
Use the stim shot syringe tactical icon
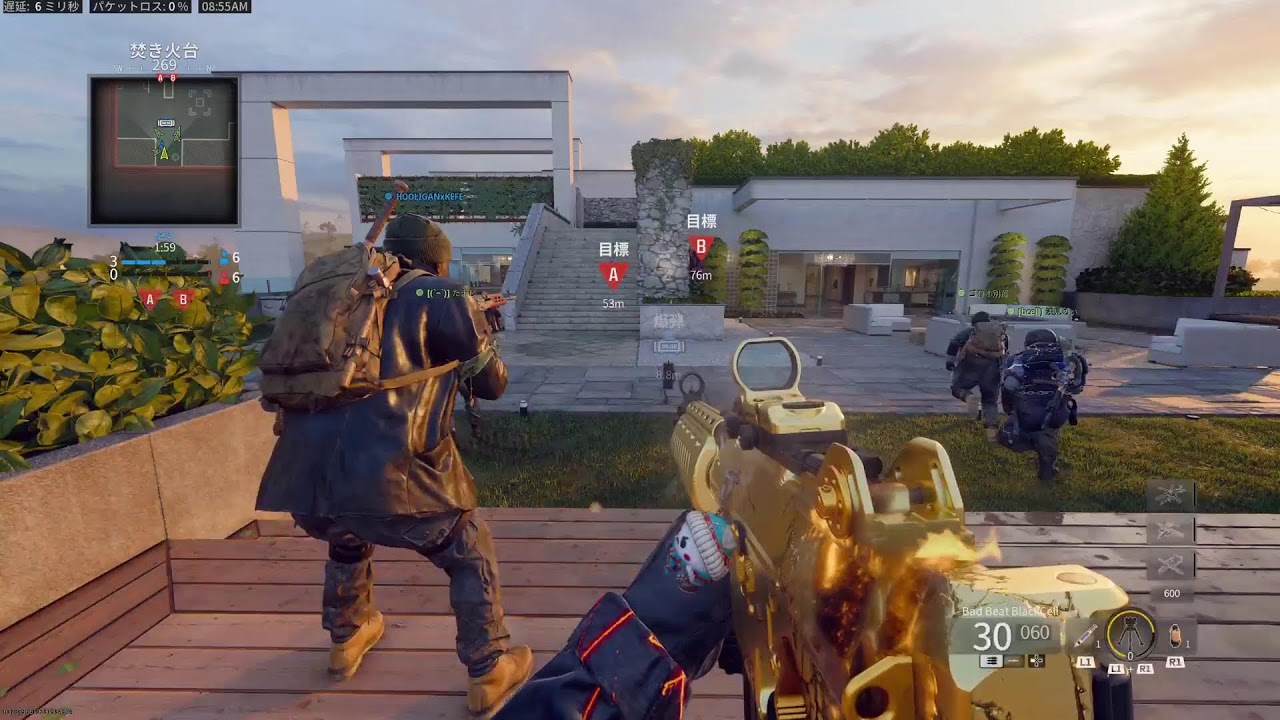coord(1086,634)
